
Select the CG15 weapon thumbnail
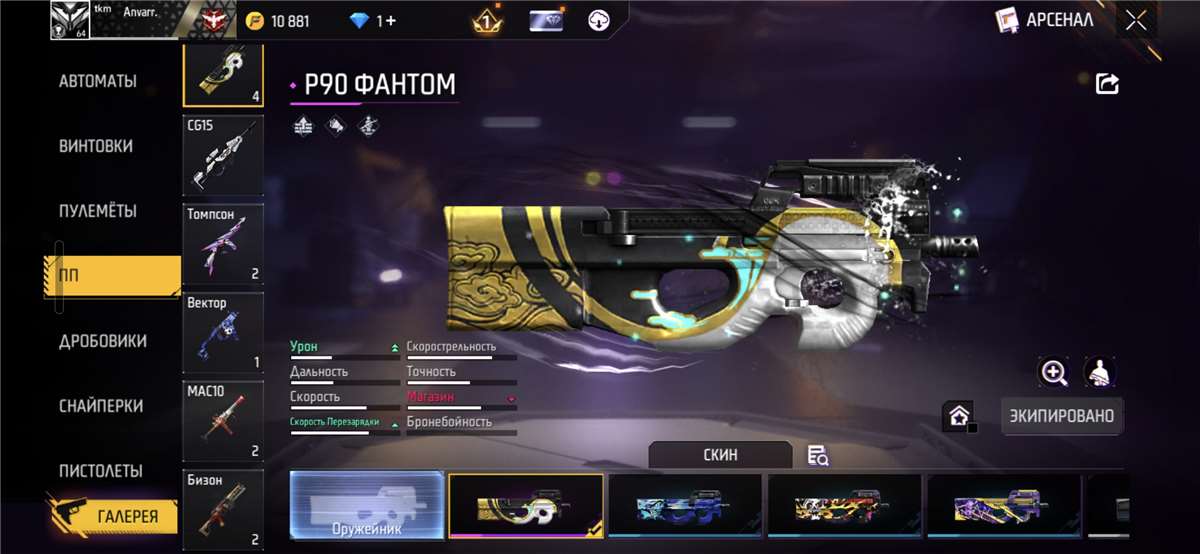point(223,155)
